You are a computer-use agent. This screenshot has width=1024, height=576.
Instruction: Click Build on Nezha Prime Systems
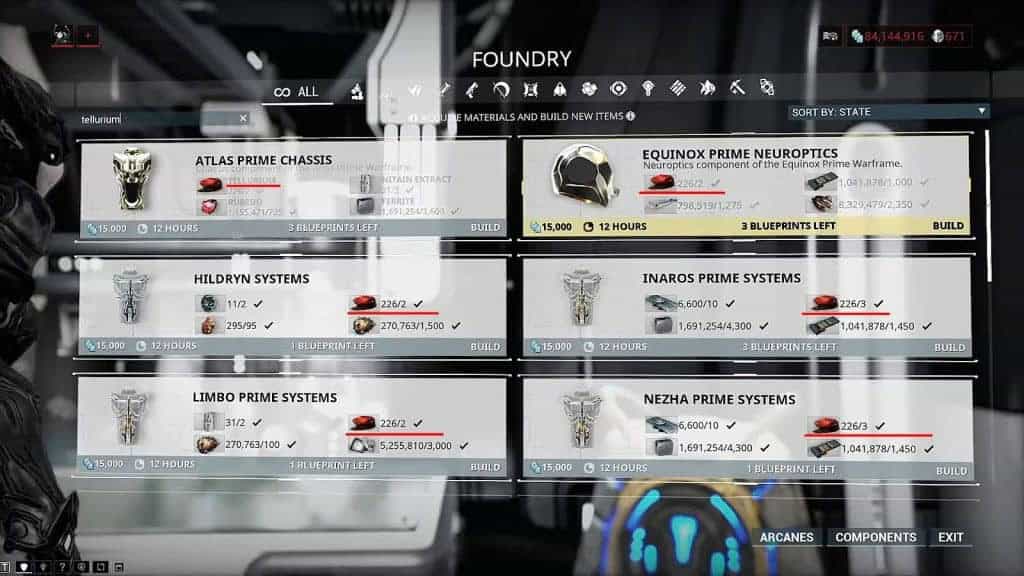[x=948, y=469]
